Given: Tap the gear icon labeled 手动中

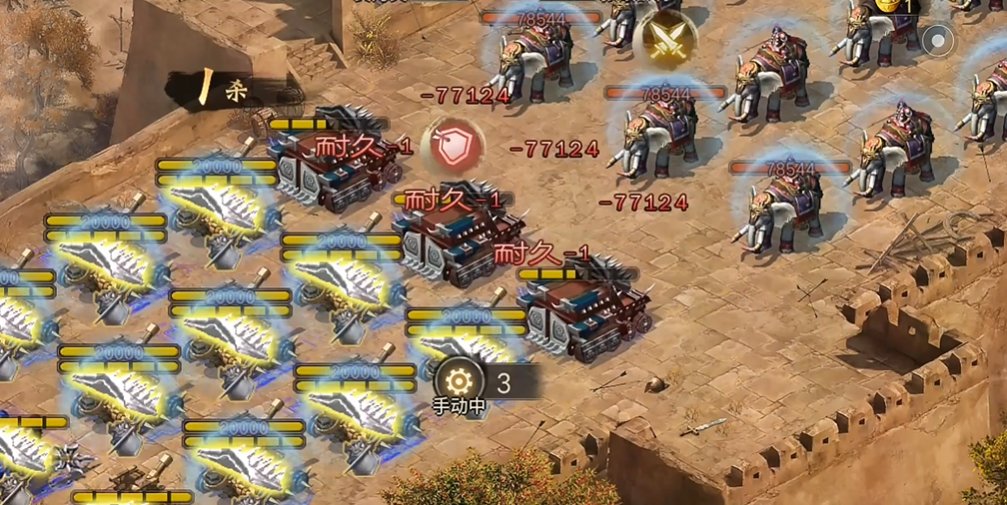Looking at the screenshot, I should [458, 381].
